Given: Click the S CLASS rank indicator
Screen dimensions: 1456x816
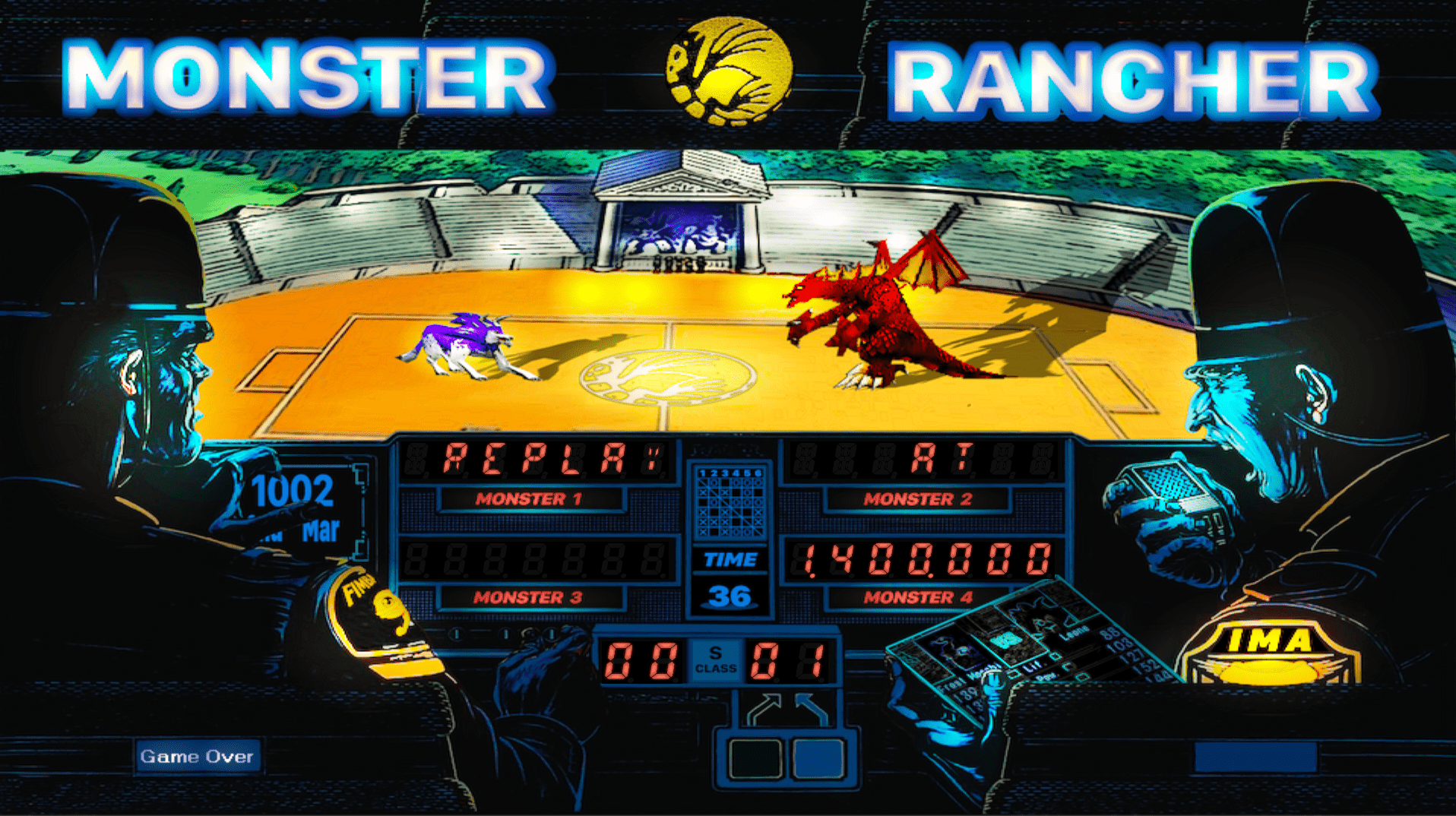Looking at the screenshot, I should (717, 661).
